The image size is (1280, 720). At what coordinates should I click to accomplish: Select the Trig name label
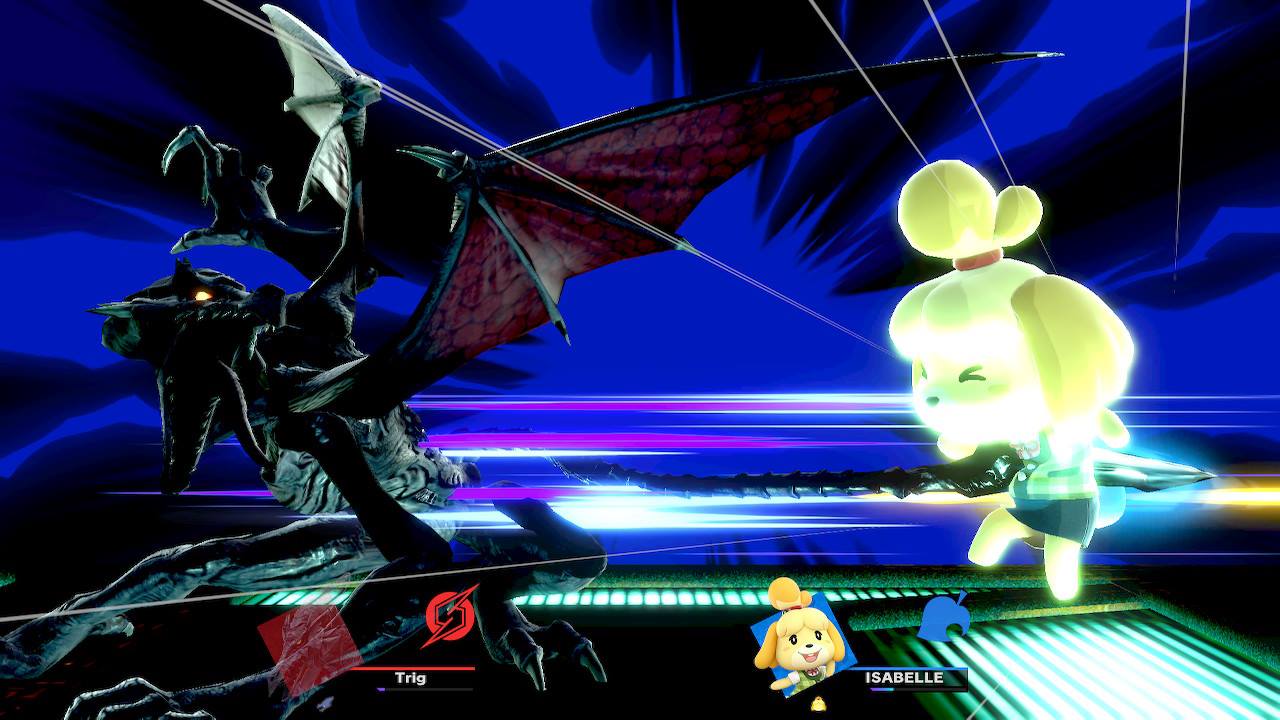click(x=410, y=678)
